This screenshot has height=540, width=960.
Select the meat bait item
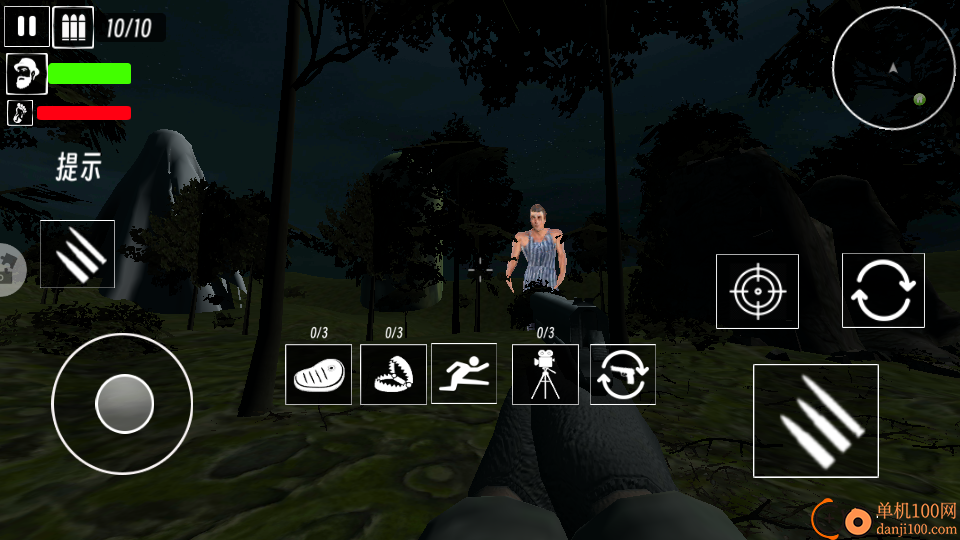[318, 375]
